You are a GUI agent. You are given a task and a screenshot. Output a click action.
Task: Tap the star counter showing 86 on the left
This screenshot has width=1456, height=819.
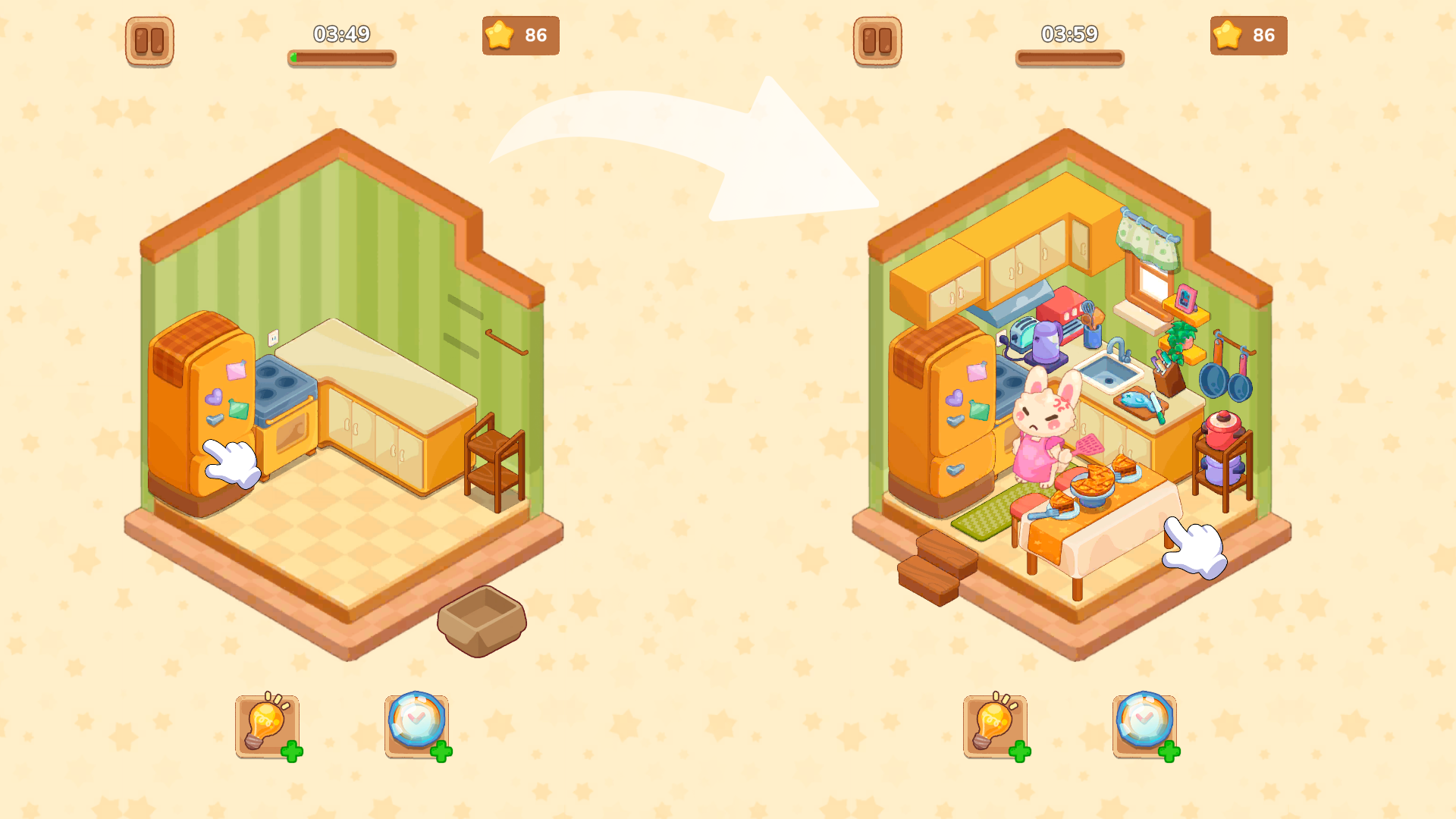[x=520, y=34]
